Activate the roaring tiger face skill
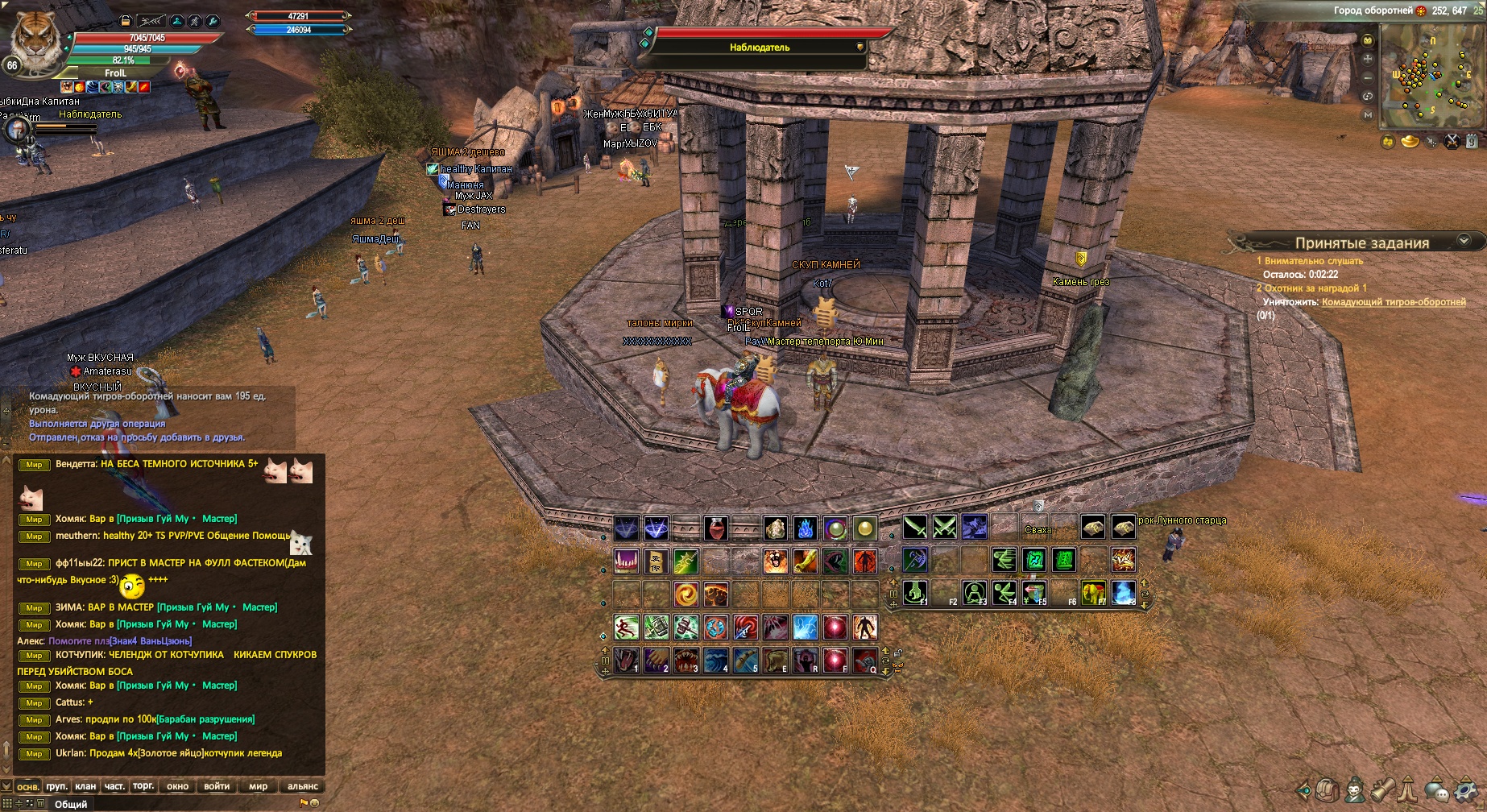1487x812 pixels. [775, 561]
